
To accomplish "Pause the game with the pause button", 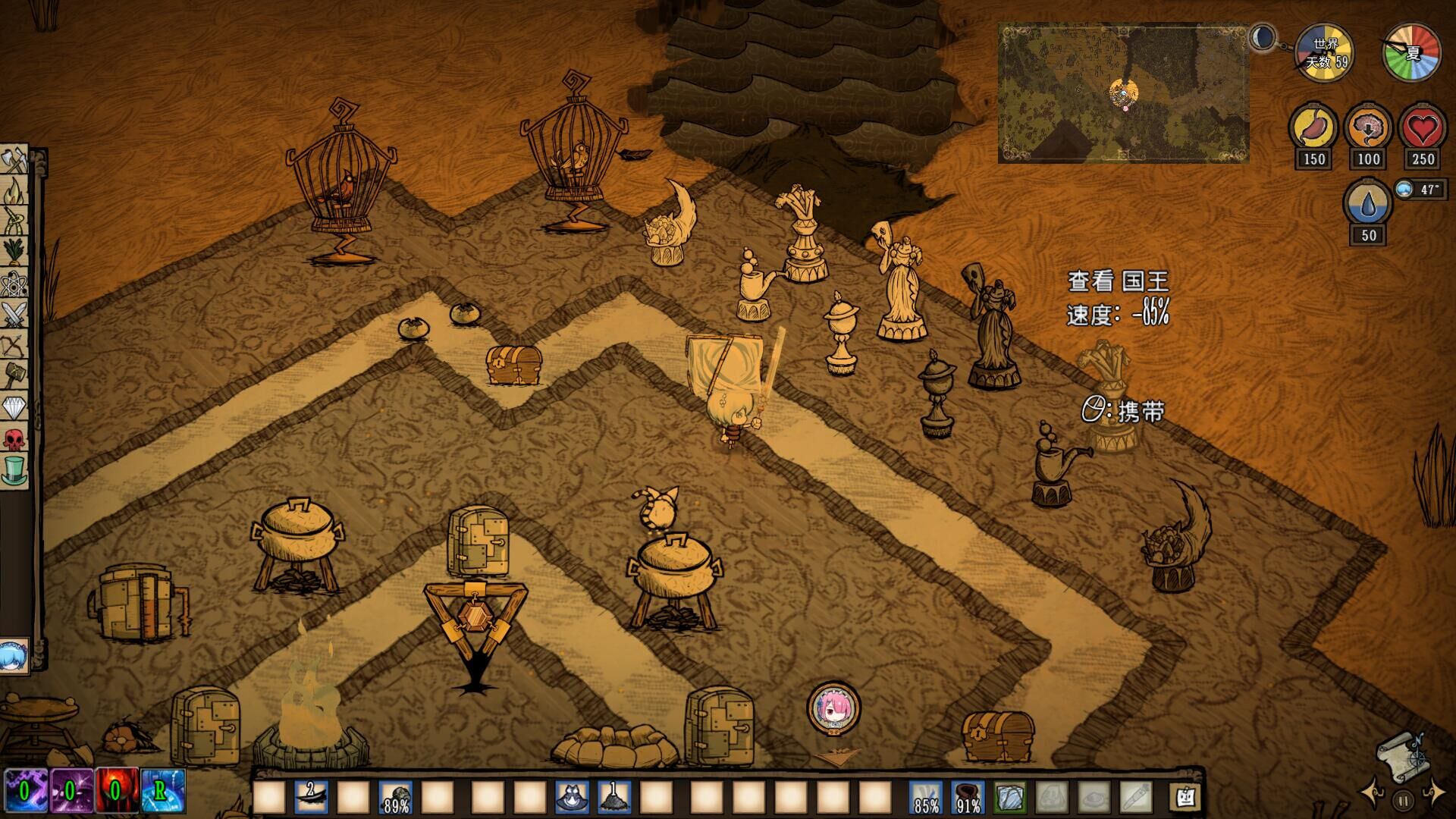I will point(1402,799).
